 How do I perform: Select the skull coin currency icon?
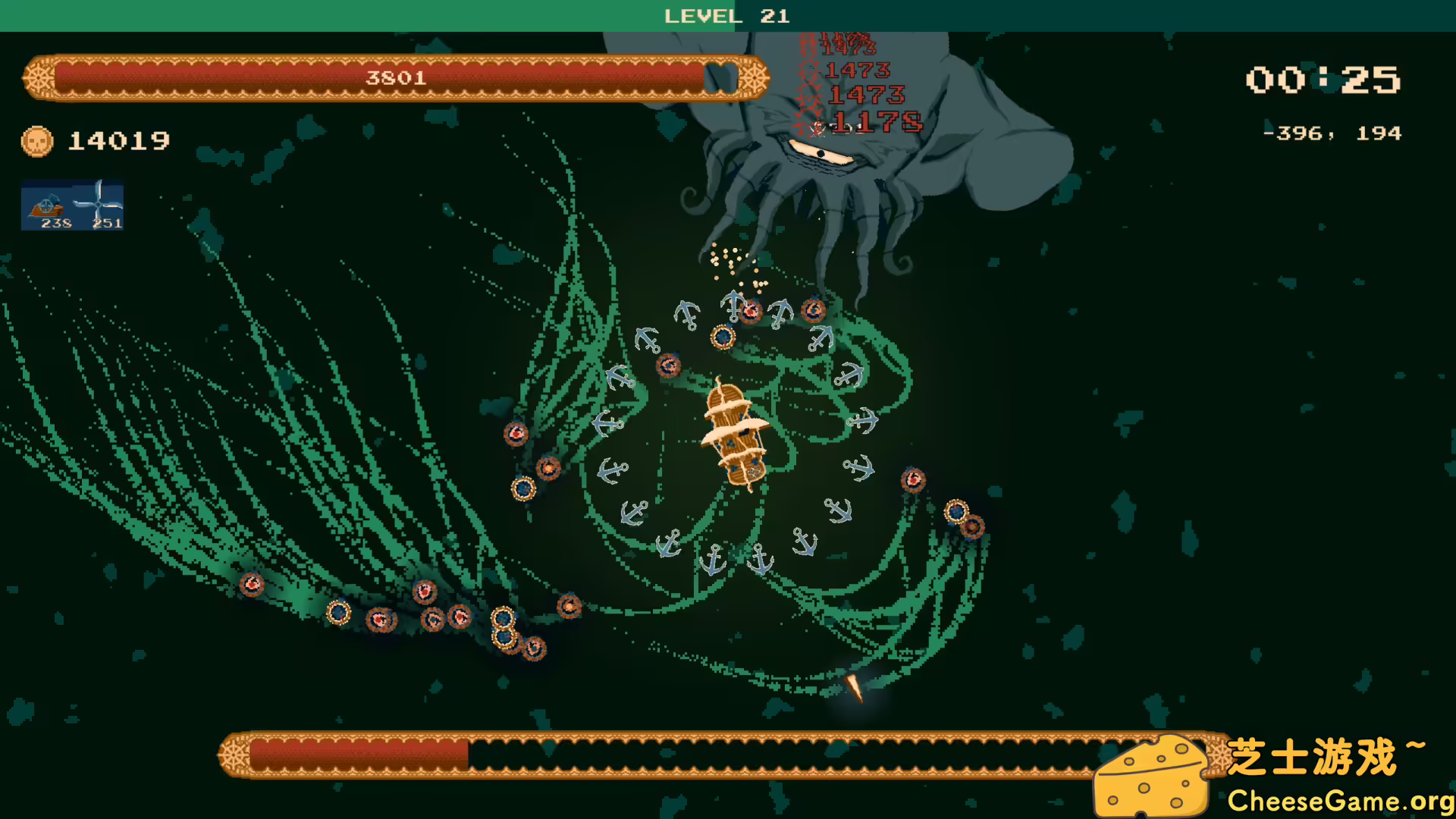click(36, 140)
